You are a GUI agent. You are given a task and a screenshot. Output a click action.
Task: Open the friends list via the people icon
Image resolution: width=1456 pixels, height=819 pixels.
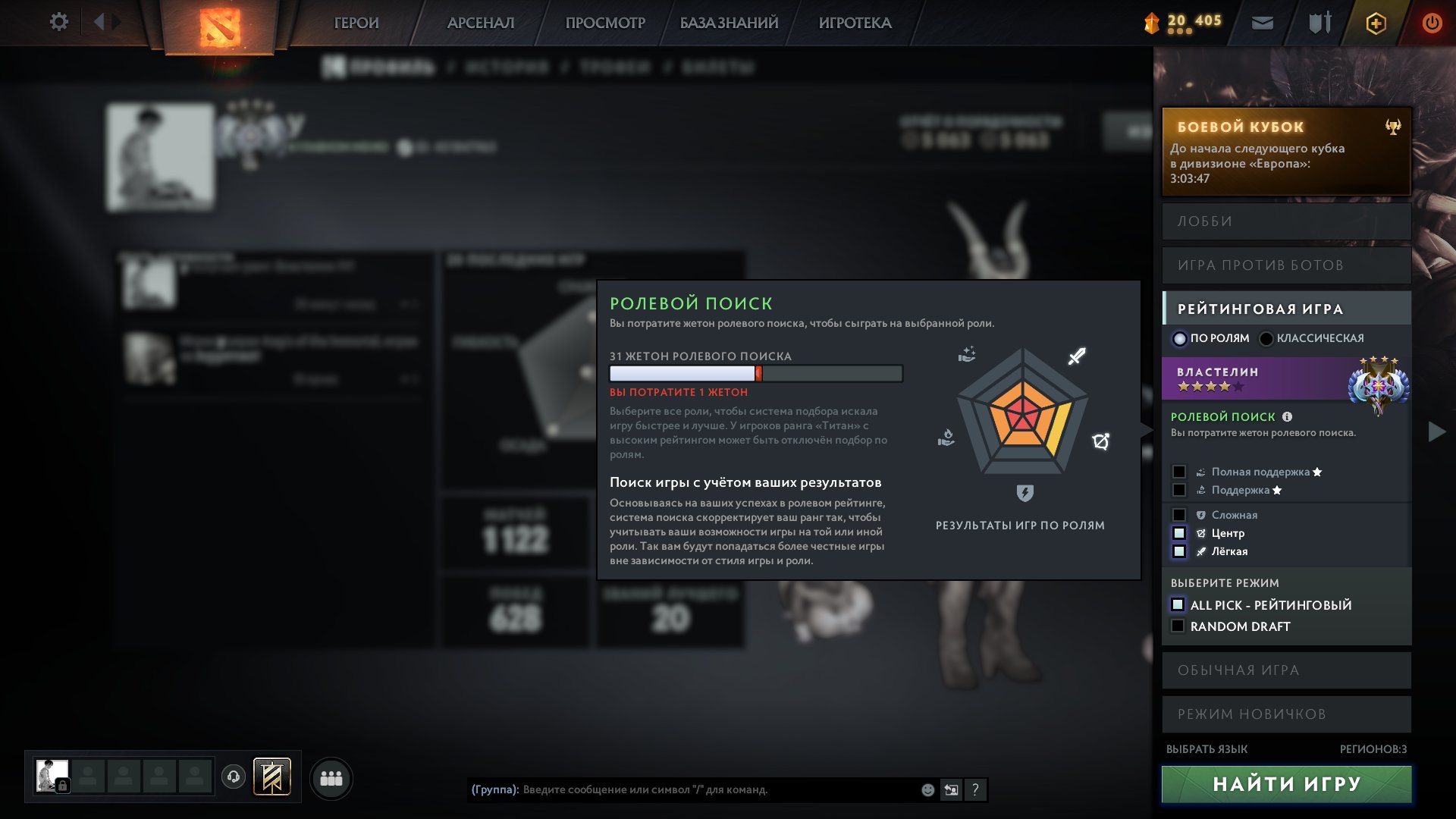point(330,777)
